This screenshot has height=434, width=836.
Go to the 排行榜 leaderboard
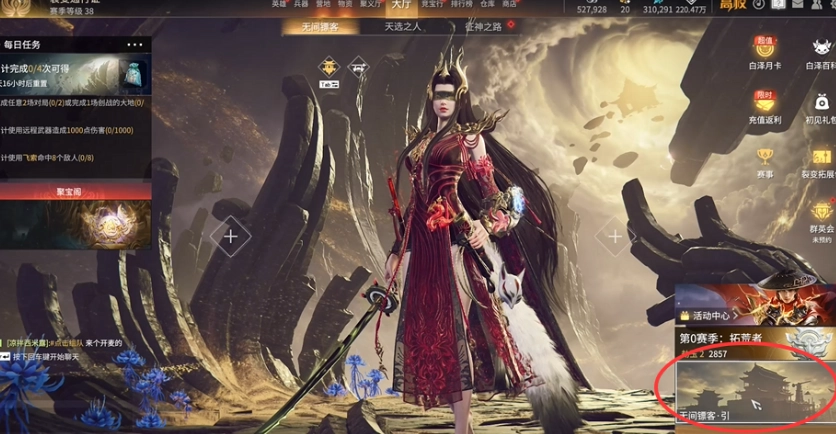pyautogui.click(x=461, y=4)
